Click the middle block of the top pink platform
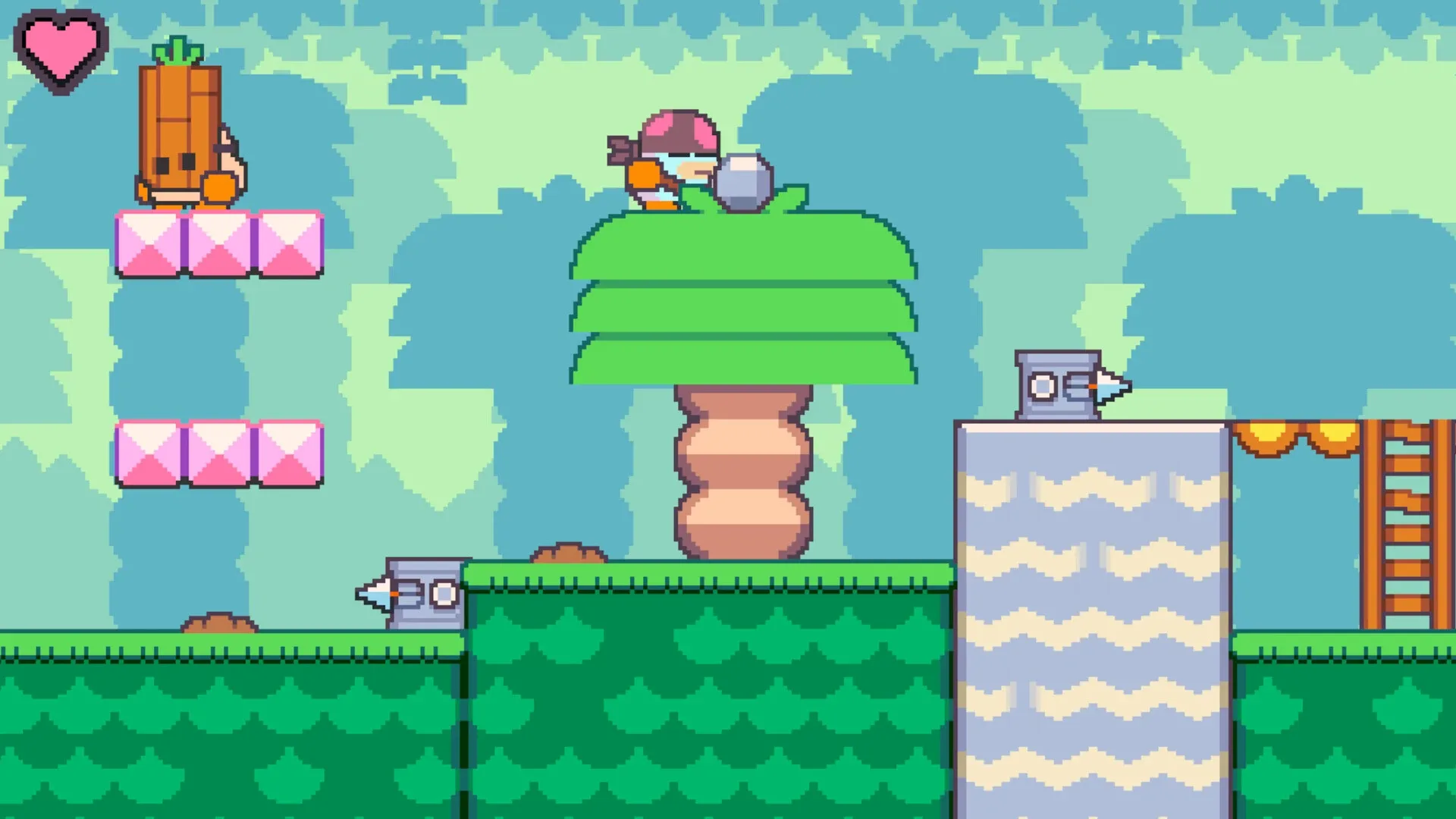1456x819 pixels. (x=216, y=243)
